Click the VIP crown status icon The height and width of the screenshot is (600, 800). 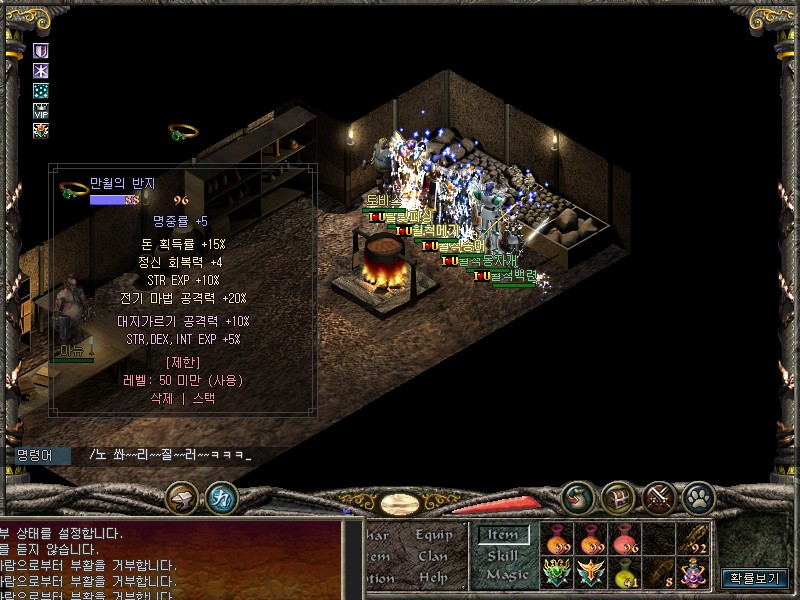click(41, 111)
